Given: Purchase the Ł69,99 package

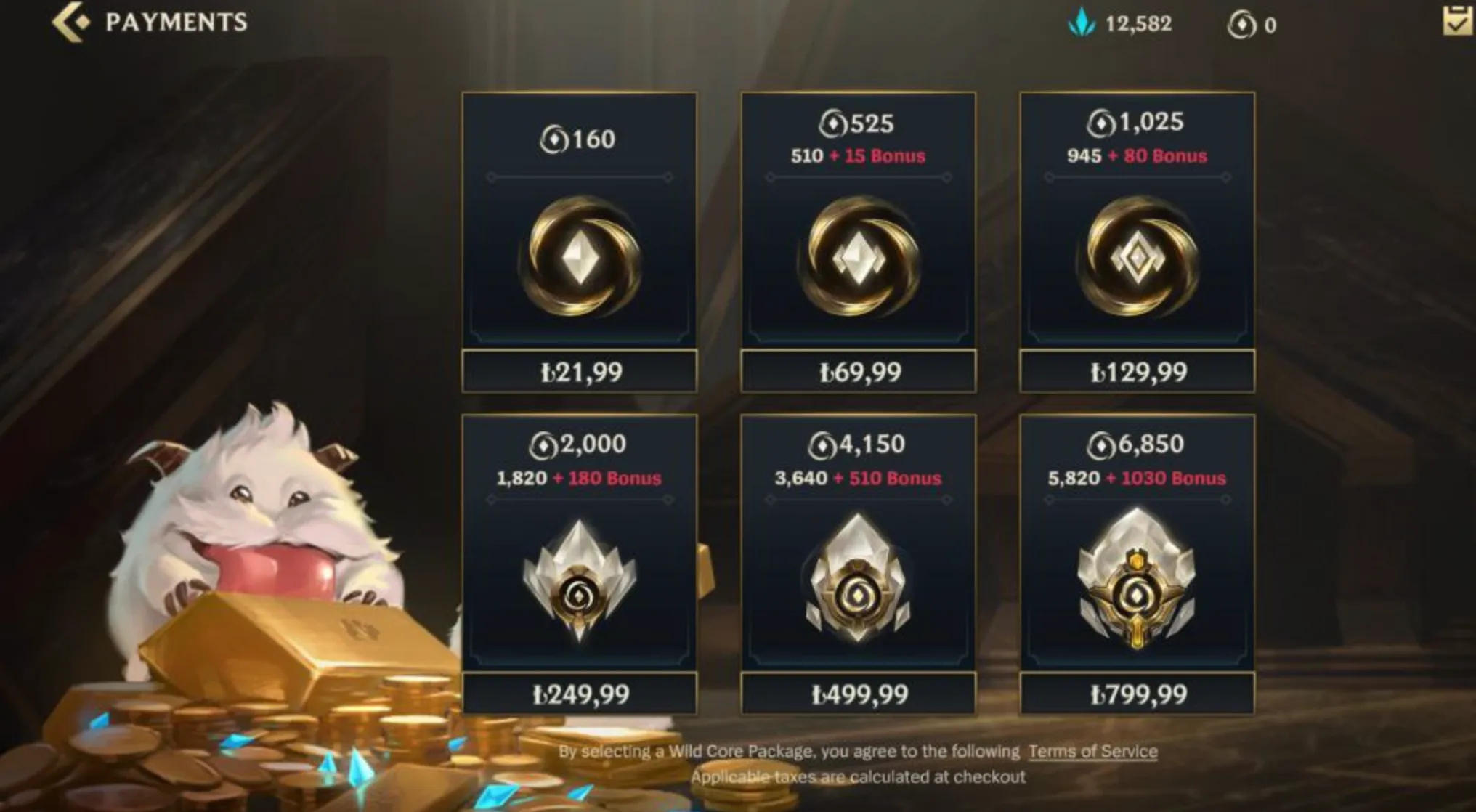Looking at the screenshot, I should point(859,372).
